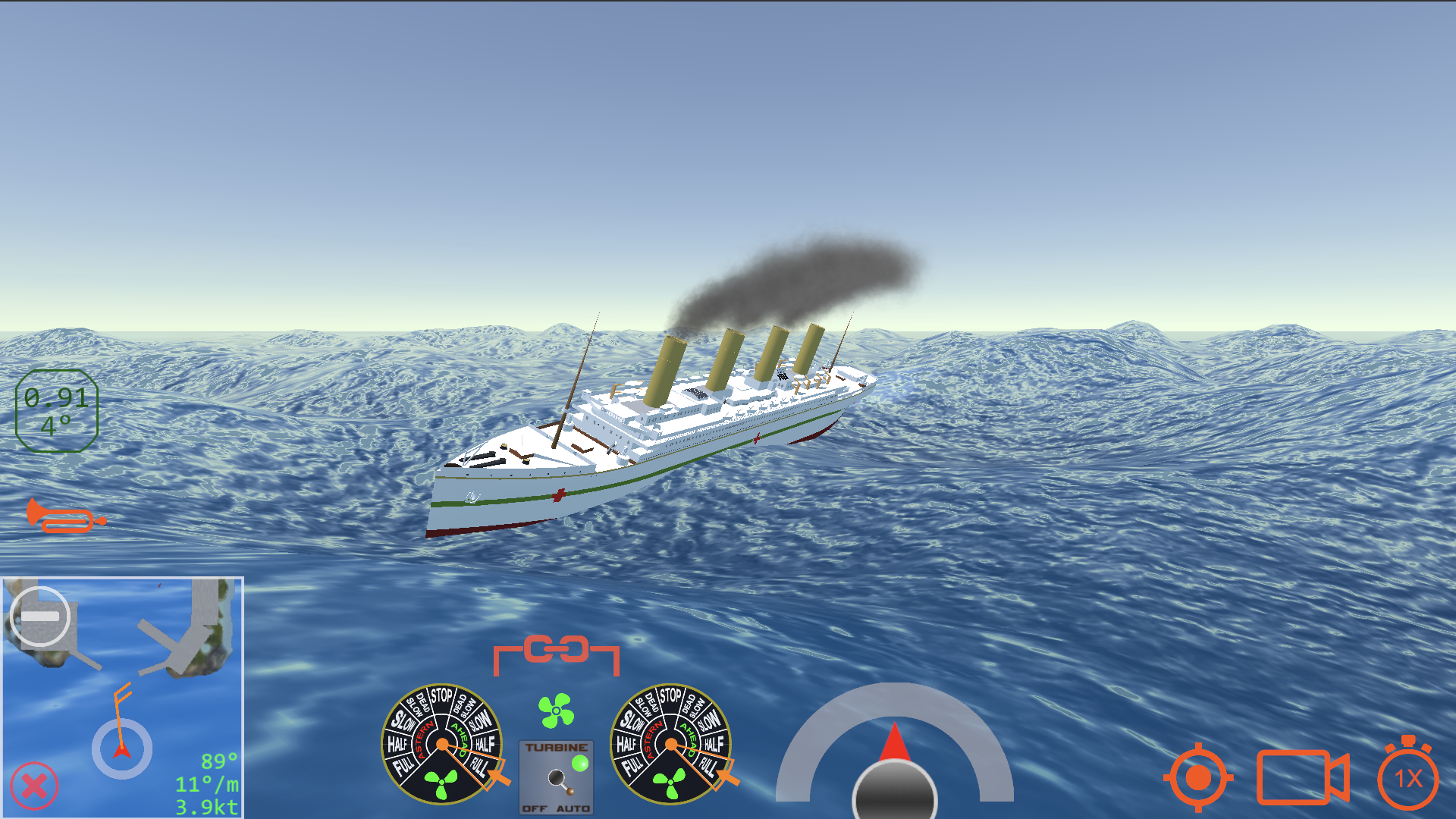
Task: Click the 0.91 depth indicator panel
Action: click(x=56, y=409)
